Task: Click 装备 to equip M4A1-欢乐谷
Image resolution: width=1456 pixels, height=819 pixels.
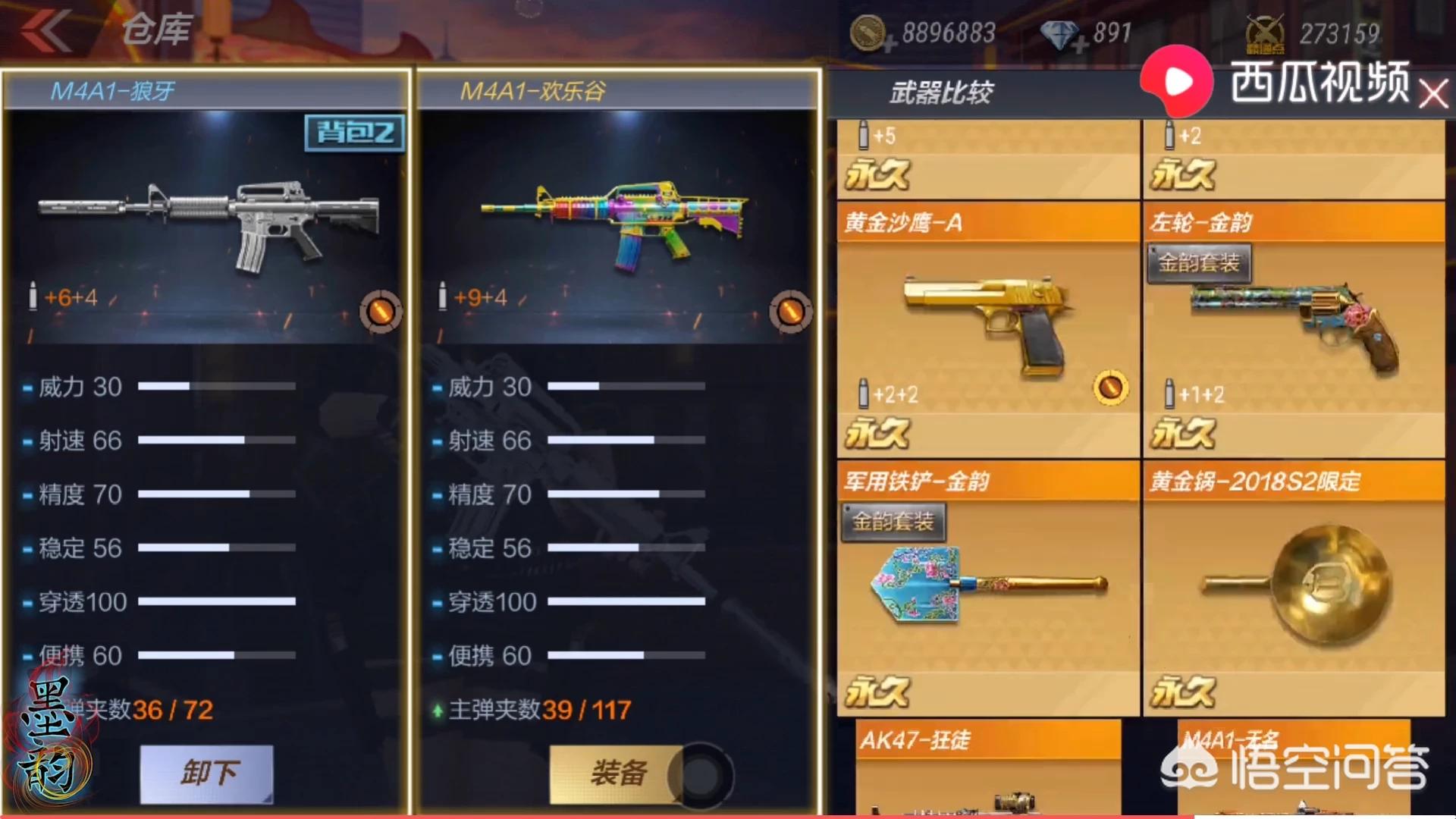Action: point(620,773)
